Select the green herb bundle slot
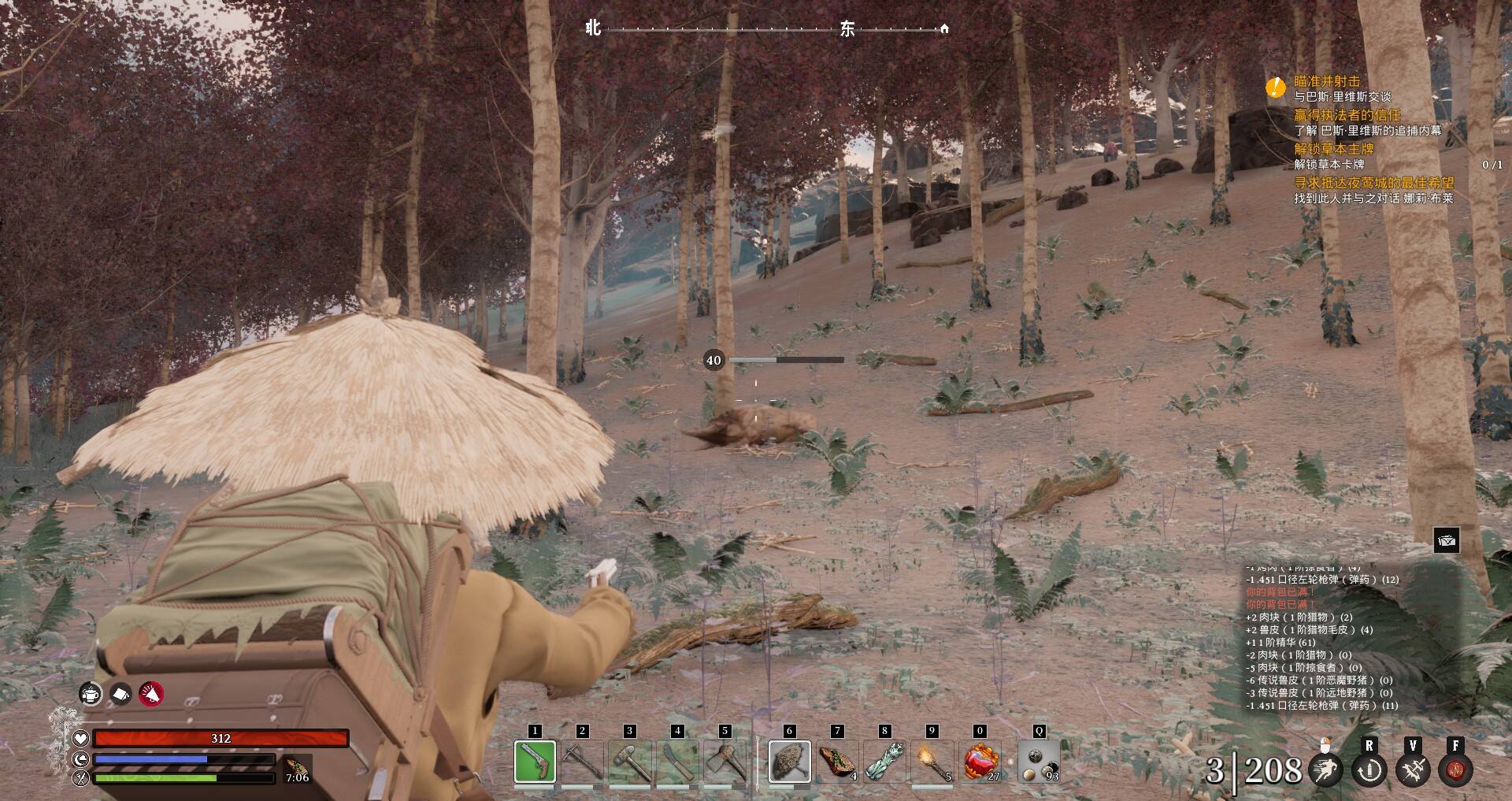Viewport: 1512px width, 801px height. tap(884, 762)
